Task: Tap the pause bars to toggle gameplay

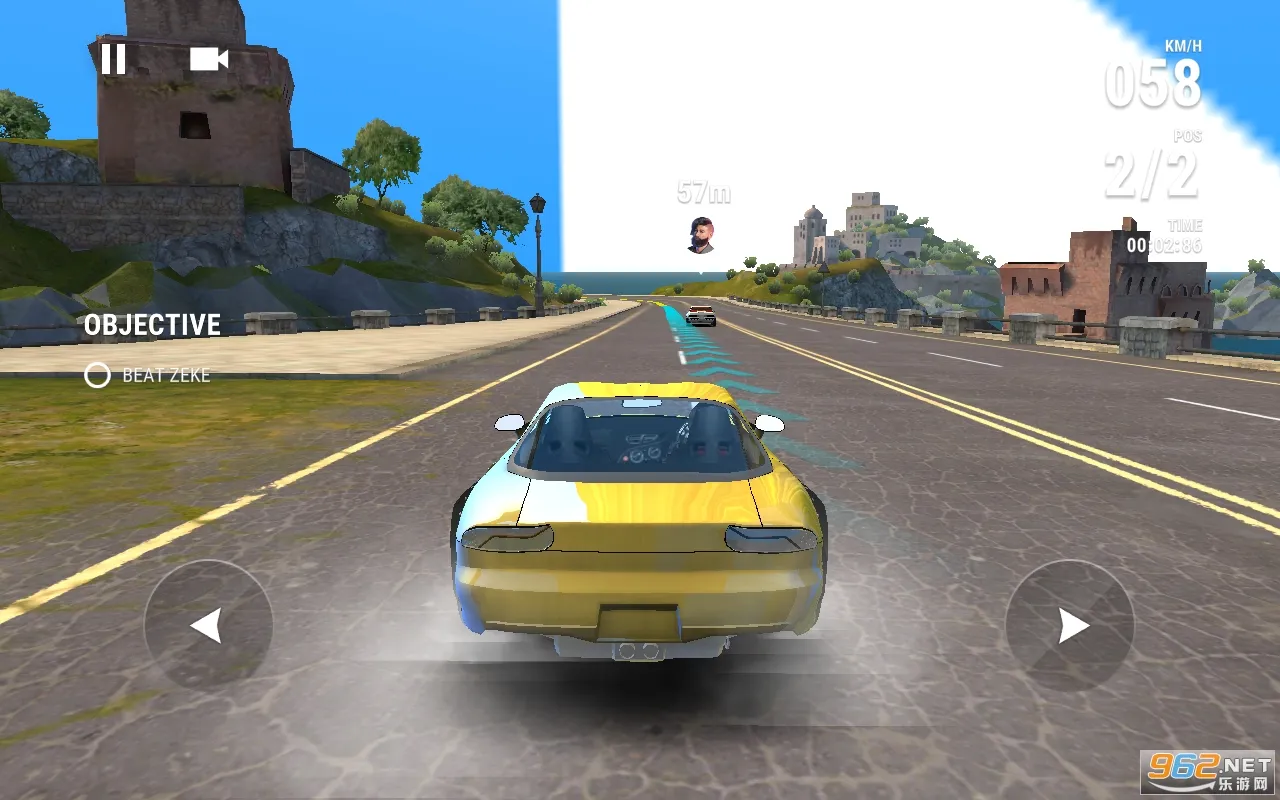Action: pyautogui.click(x=114, y=60)
